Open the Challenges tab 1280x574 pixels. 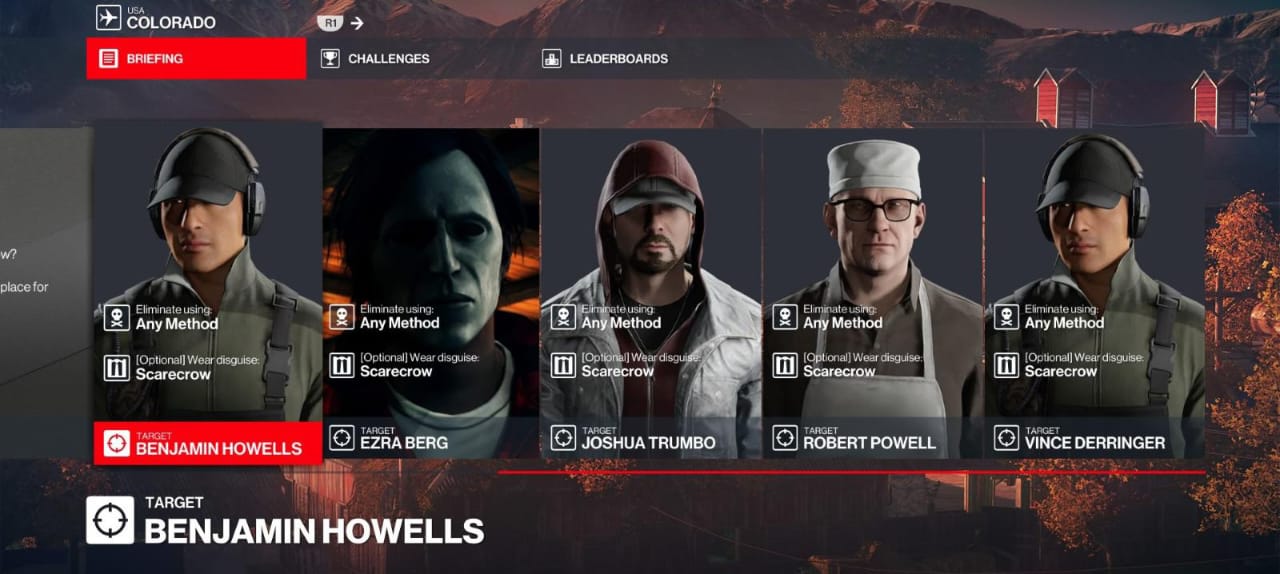376,59
